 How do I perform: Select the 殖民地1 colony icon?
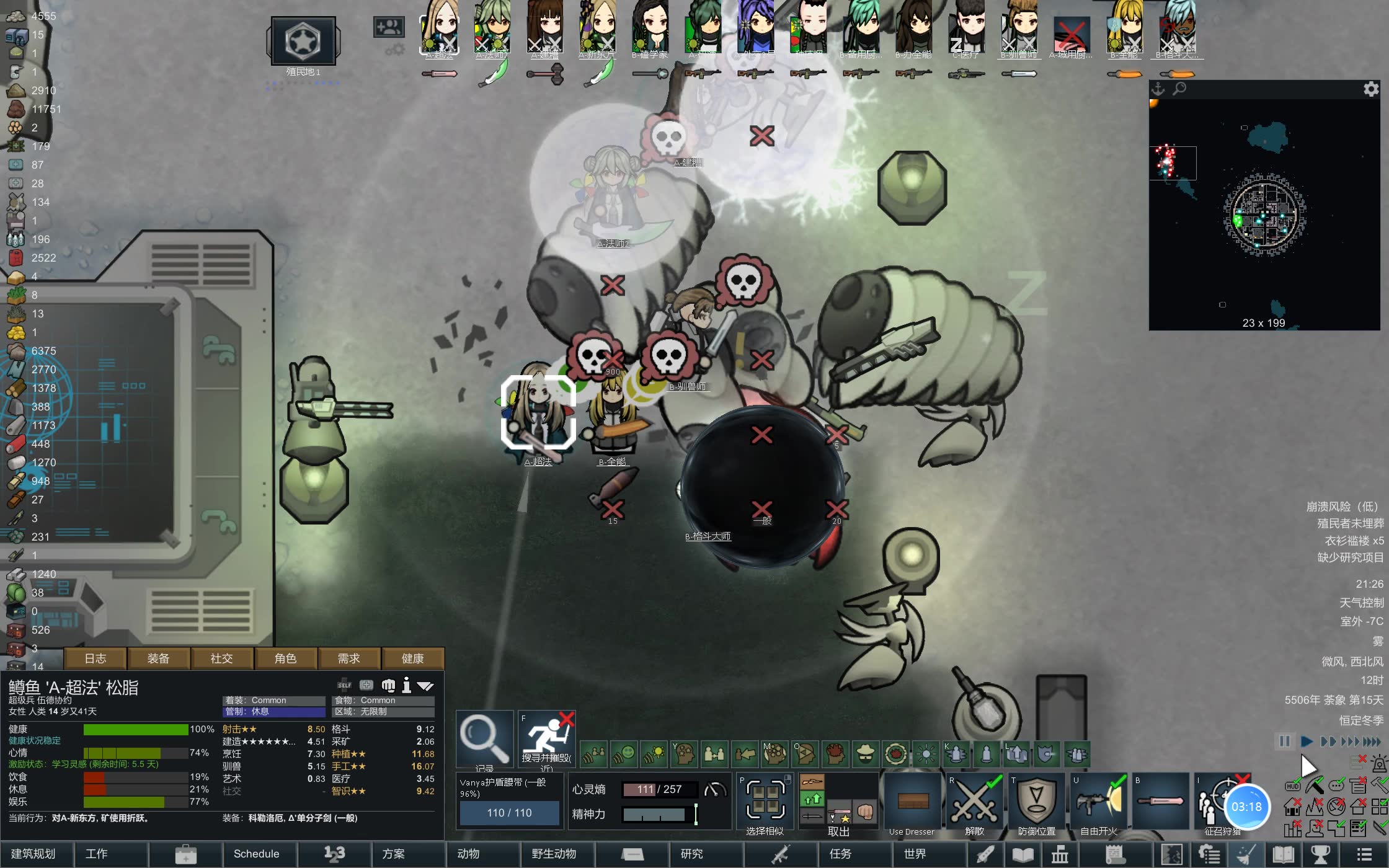pos(303,42)
